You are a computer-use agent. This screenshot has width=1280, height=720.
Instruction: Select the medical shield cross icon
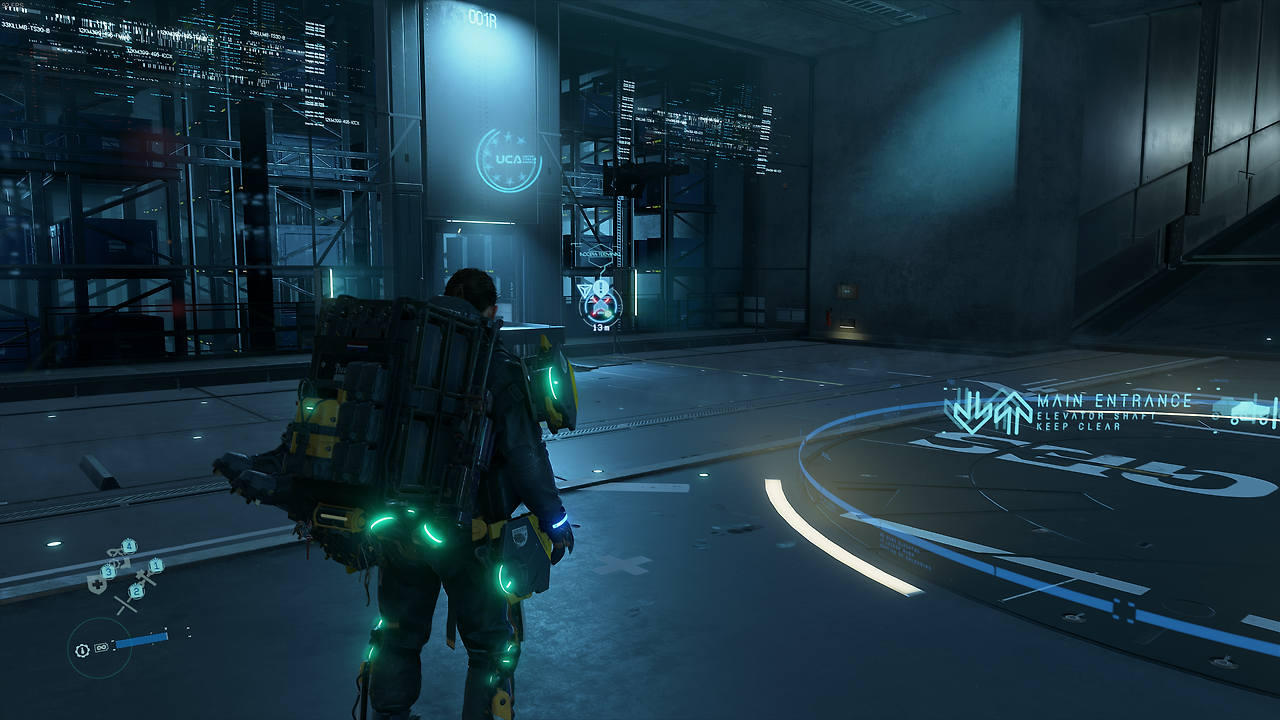pos(97,585)
